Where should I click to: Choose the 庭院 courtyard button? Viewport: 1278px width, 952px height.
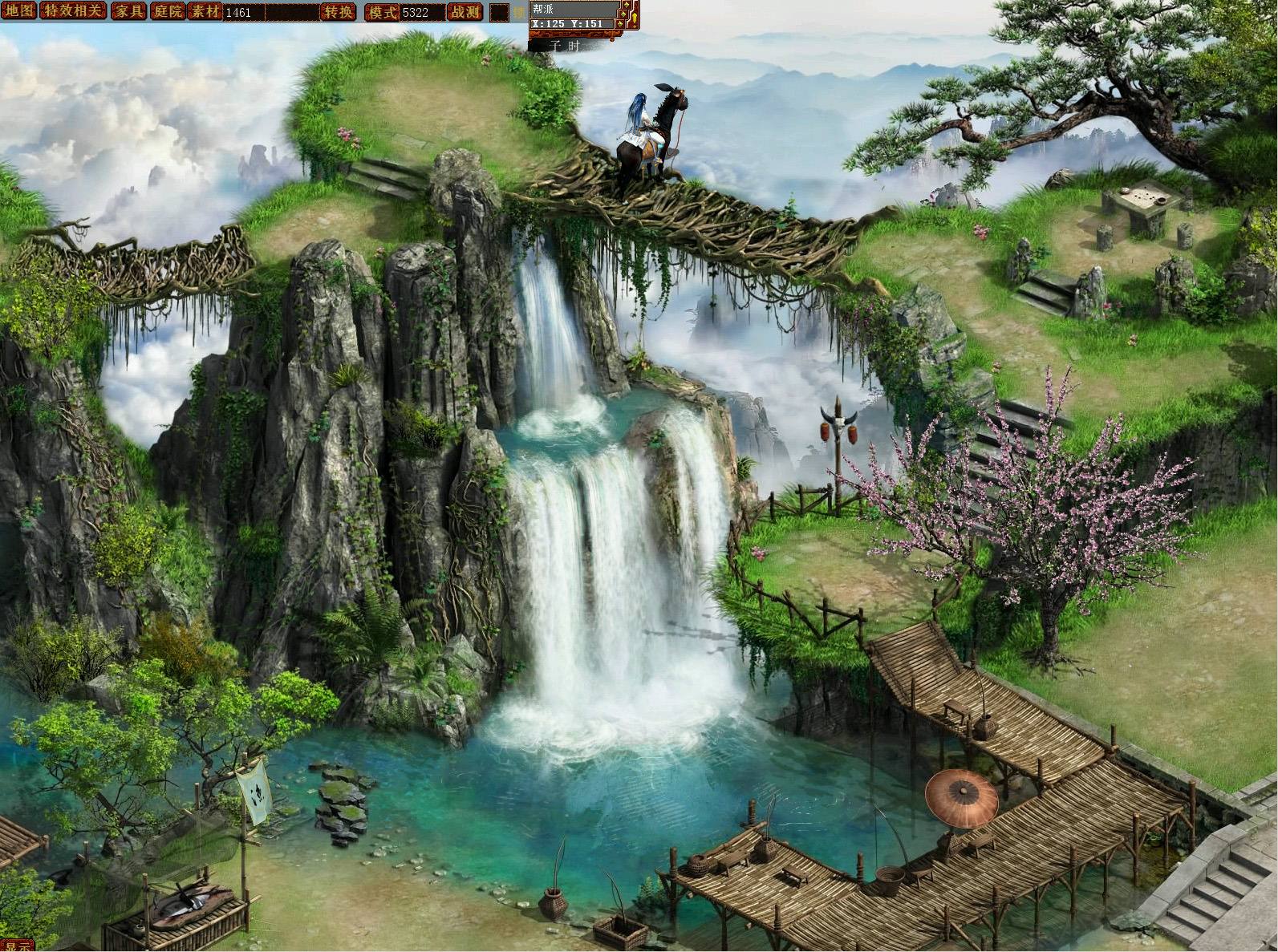click(x=168, y=11)
